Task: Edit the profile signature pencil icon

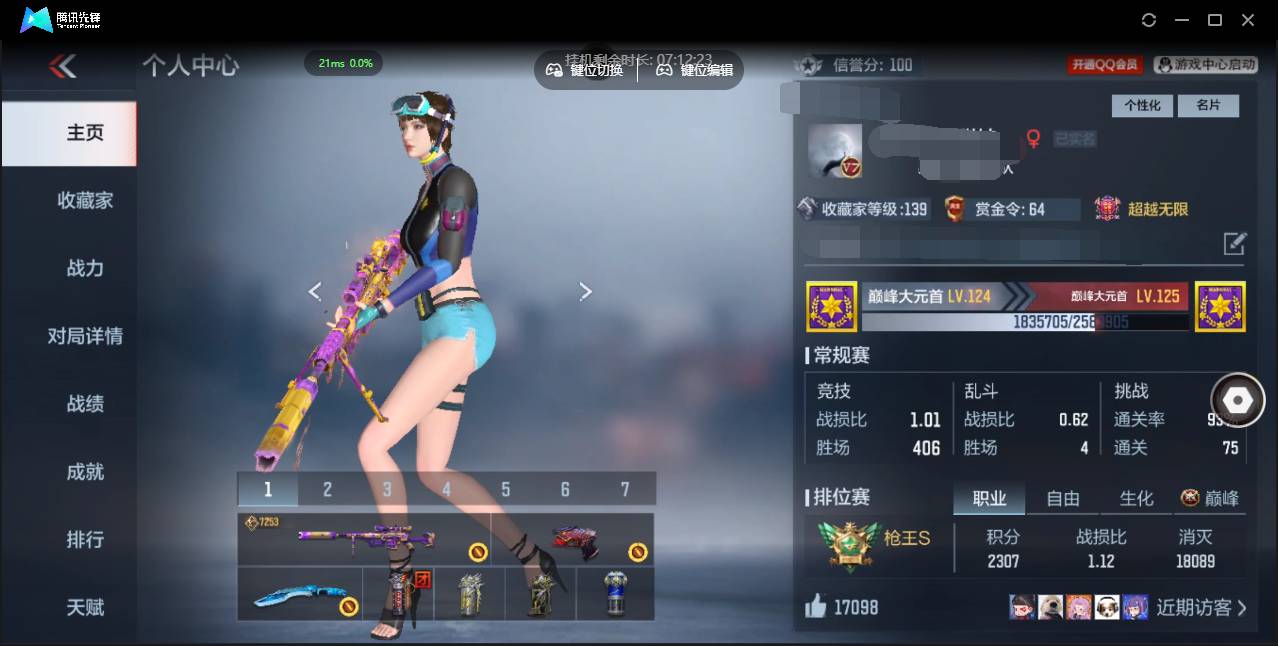Action: 1235,243
